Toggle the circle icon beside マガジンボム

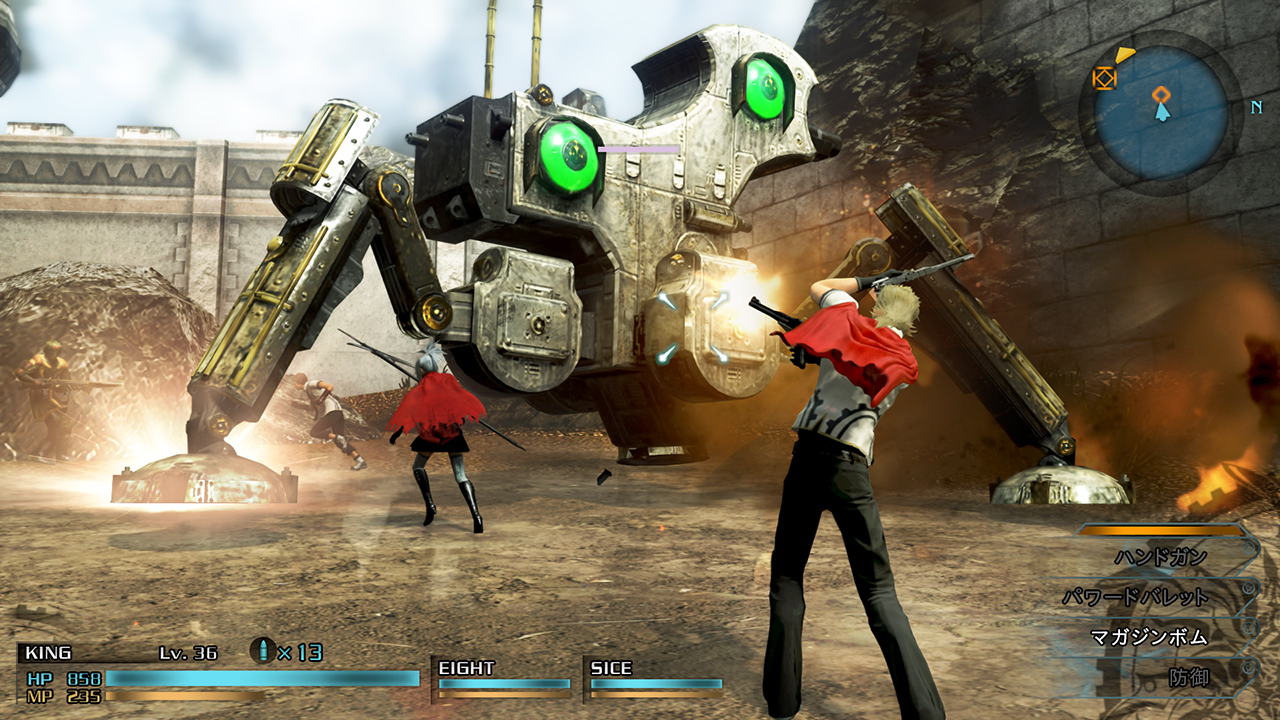[1249, 626]
